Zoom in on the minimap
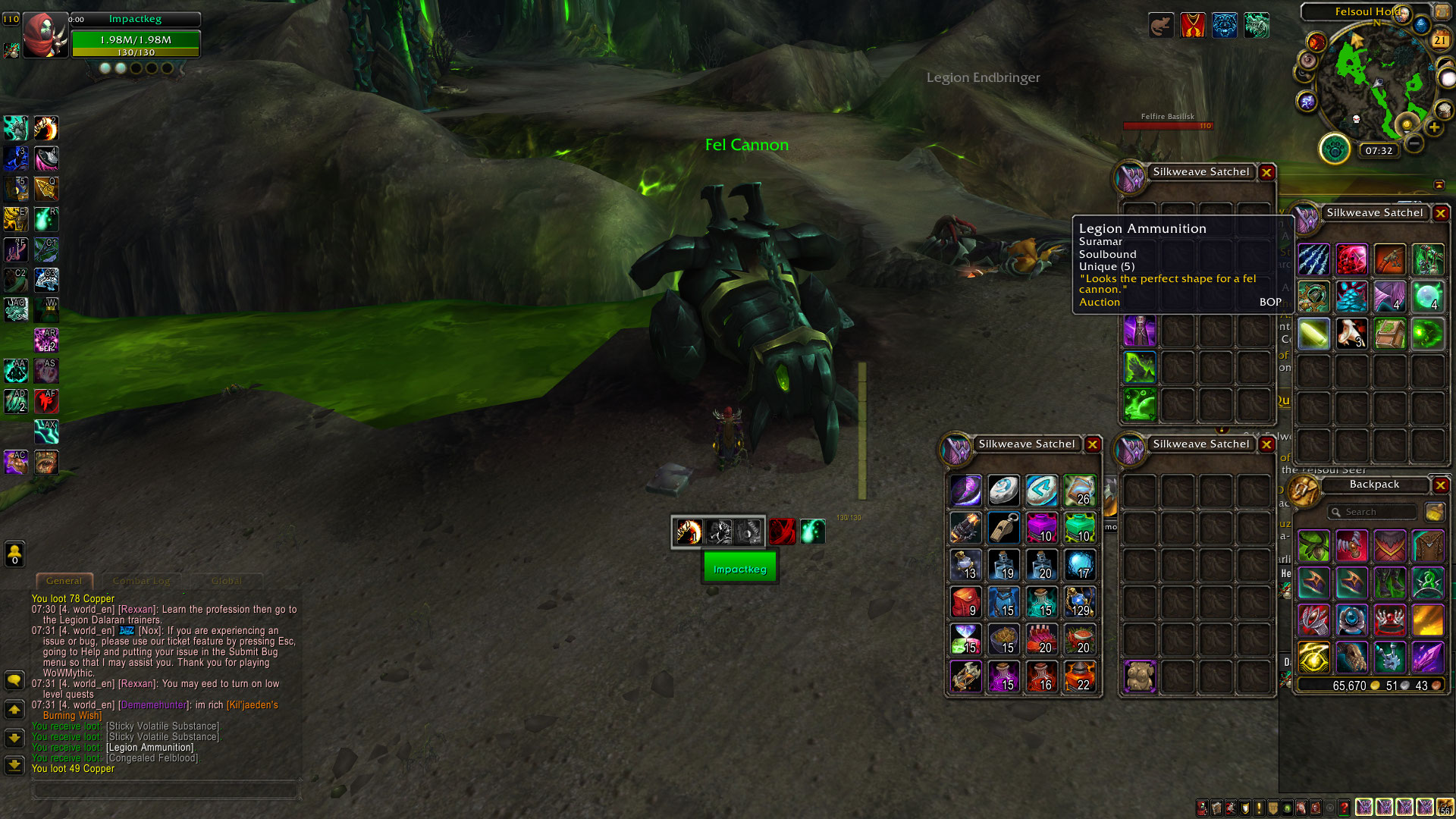 [x=1434, y=128]
